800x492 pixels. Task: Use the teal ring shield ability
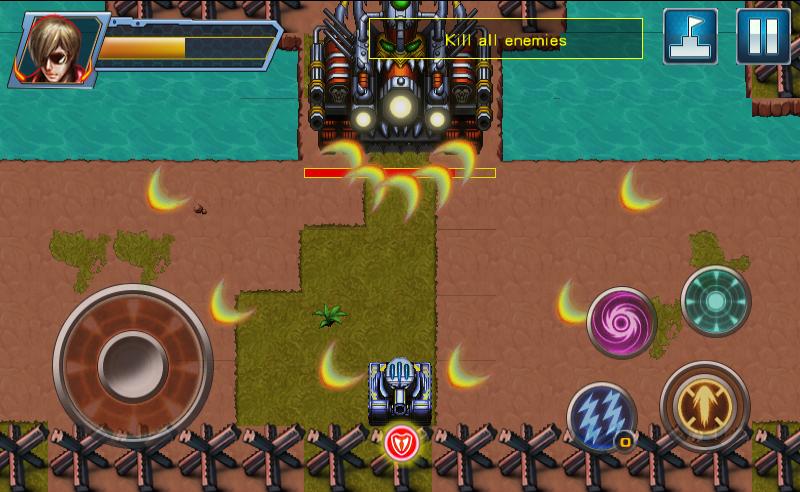coord(716,300)
